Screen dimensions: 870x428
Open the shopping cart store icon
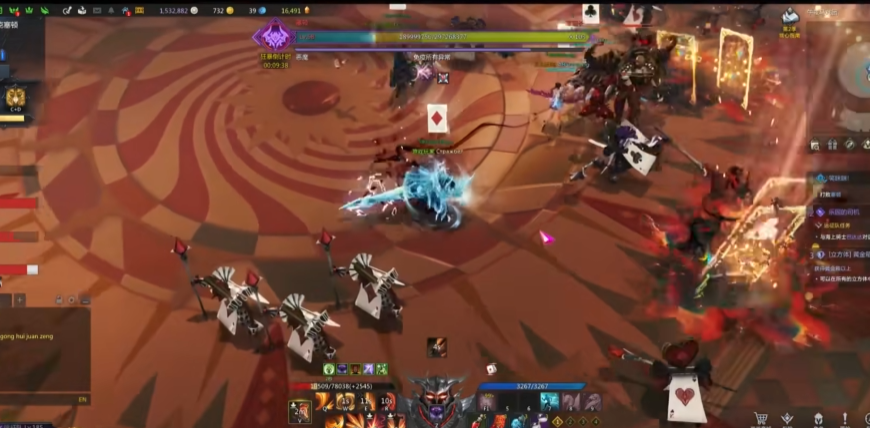click(x=760, y=419)
